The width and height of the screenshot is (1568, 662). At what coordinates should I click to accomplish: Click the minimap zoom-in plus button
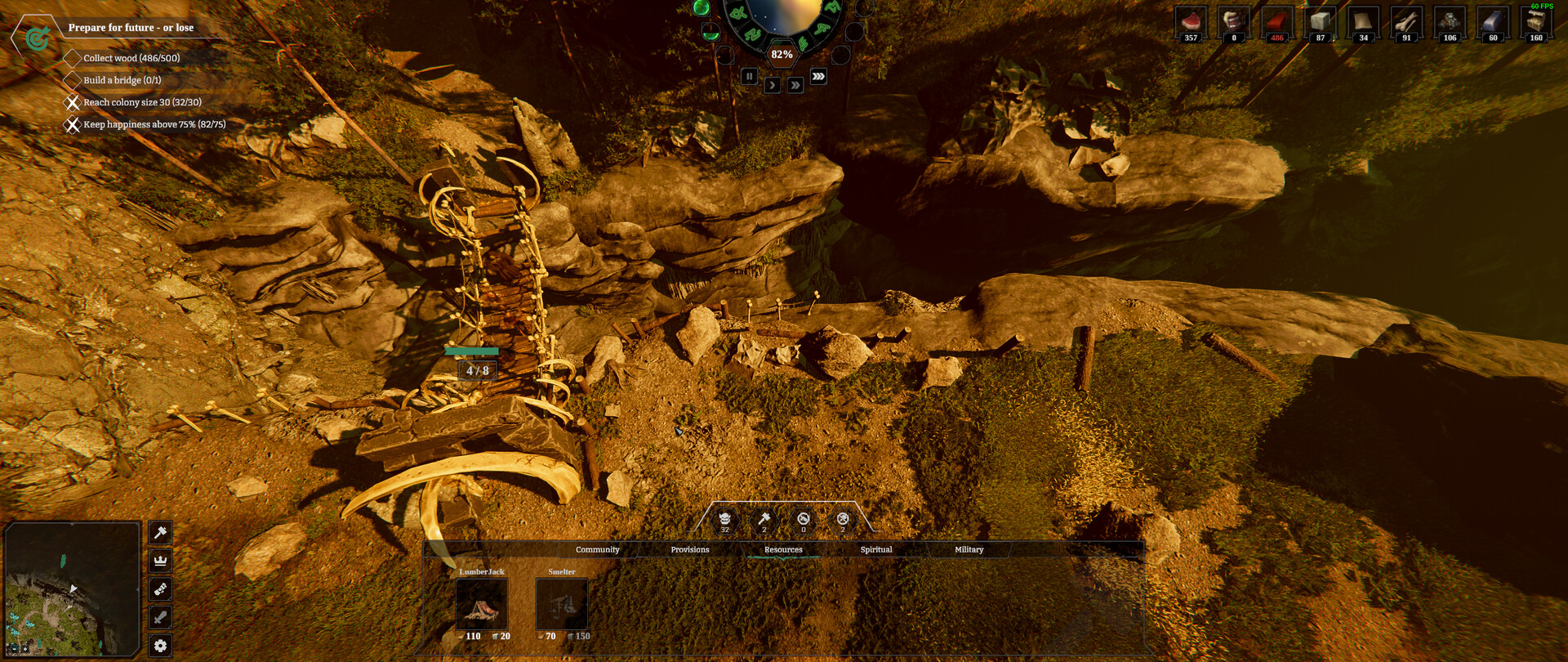[x=25, y=649]
